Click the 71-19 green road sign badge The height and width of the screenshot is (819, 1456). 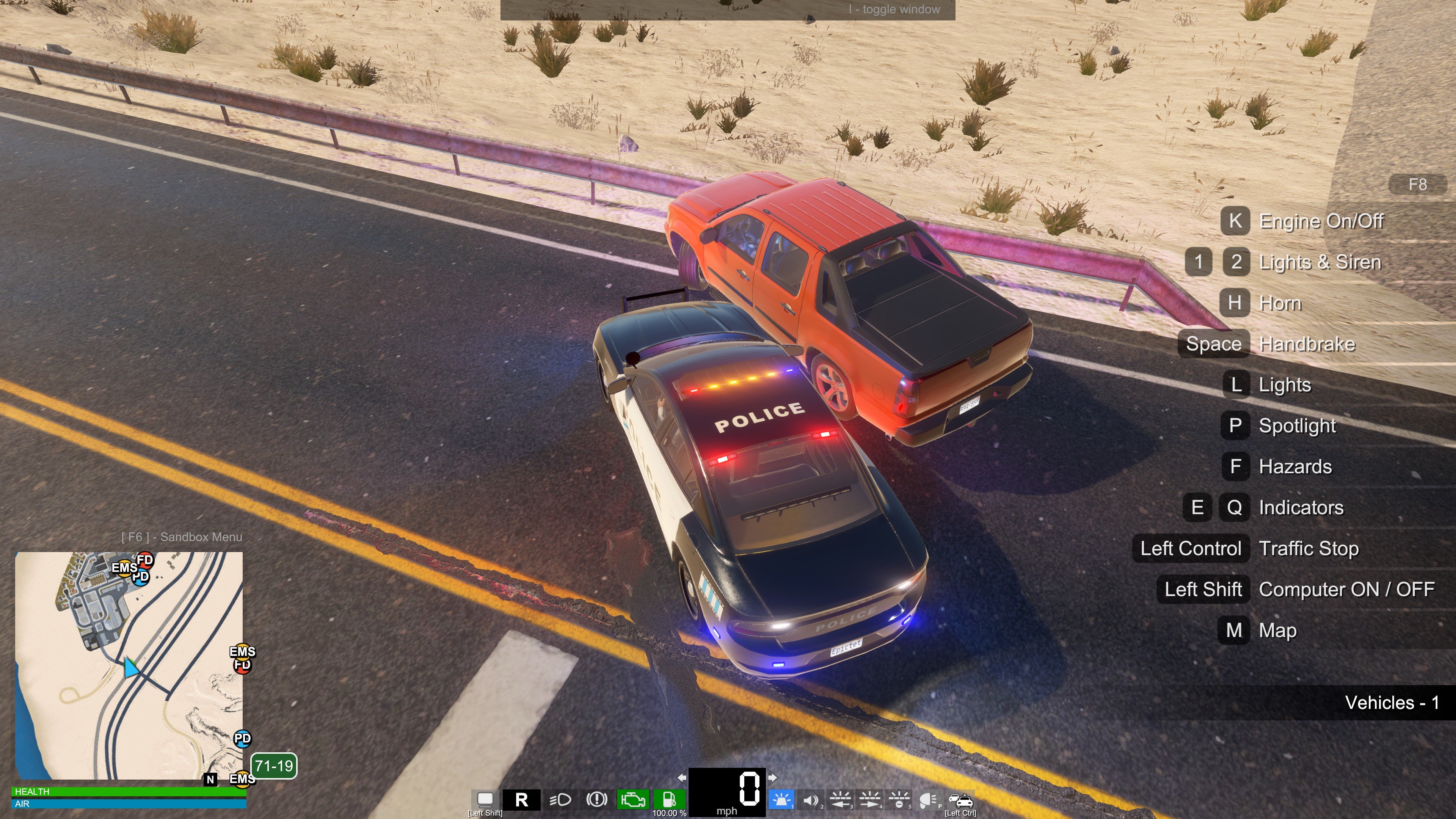pyautogui.click(x=273, y=766)
